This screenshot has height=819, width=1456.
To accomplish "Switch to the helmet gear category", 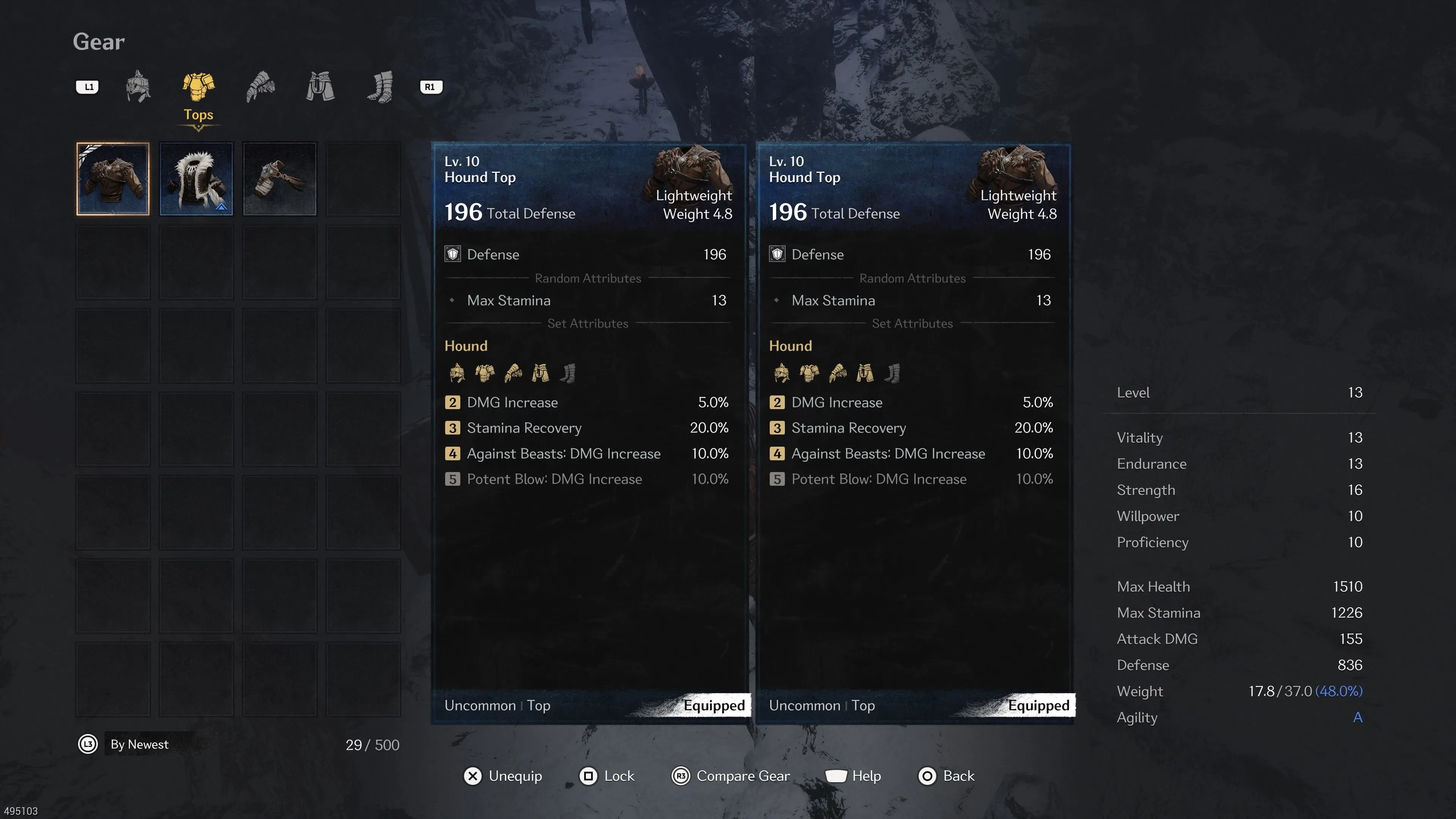I will point(138,86).
